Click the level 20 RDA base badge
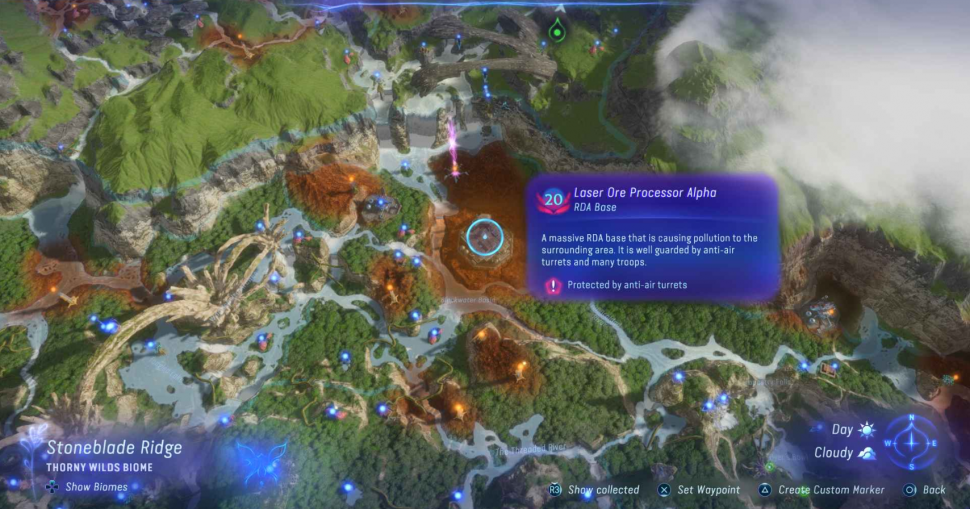This screenshot has height=509, width=970. [552, 198]
